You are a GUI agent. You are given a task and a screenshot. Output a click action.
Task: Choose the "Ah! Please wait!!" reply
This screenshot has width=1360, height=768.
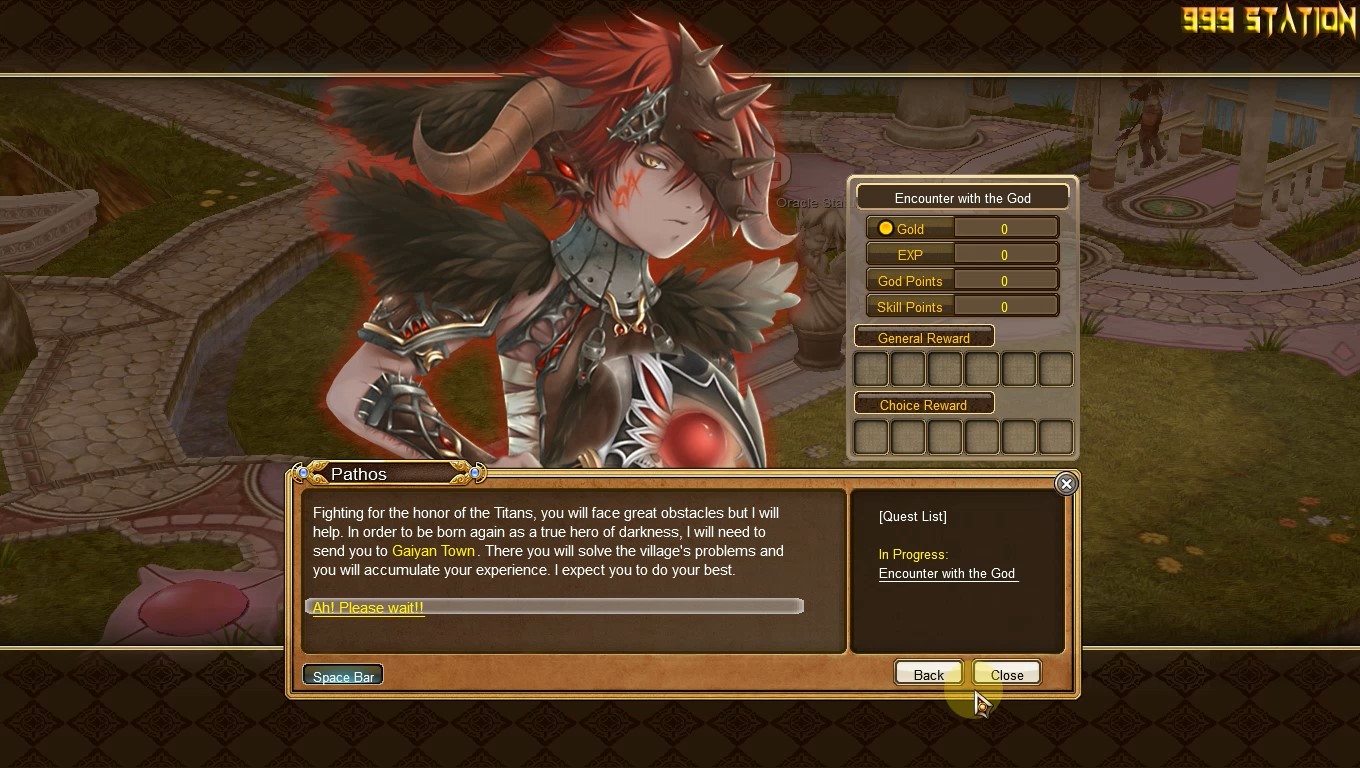click(x=368, y=607)
